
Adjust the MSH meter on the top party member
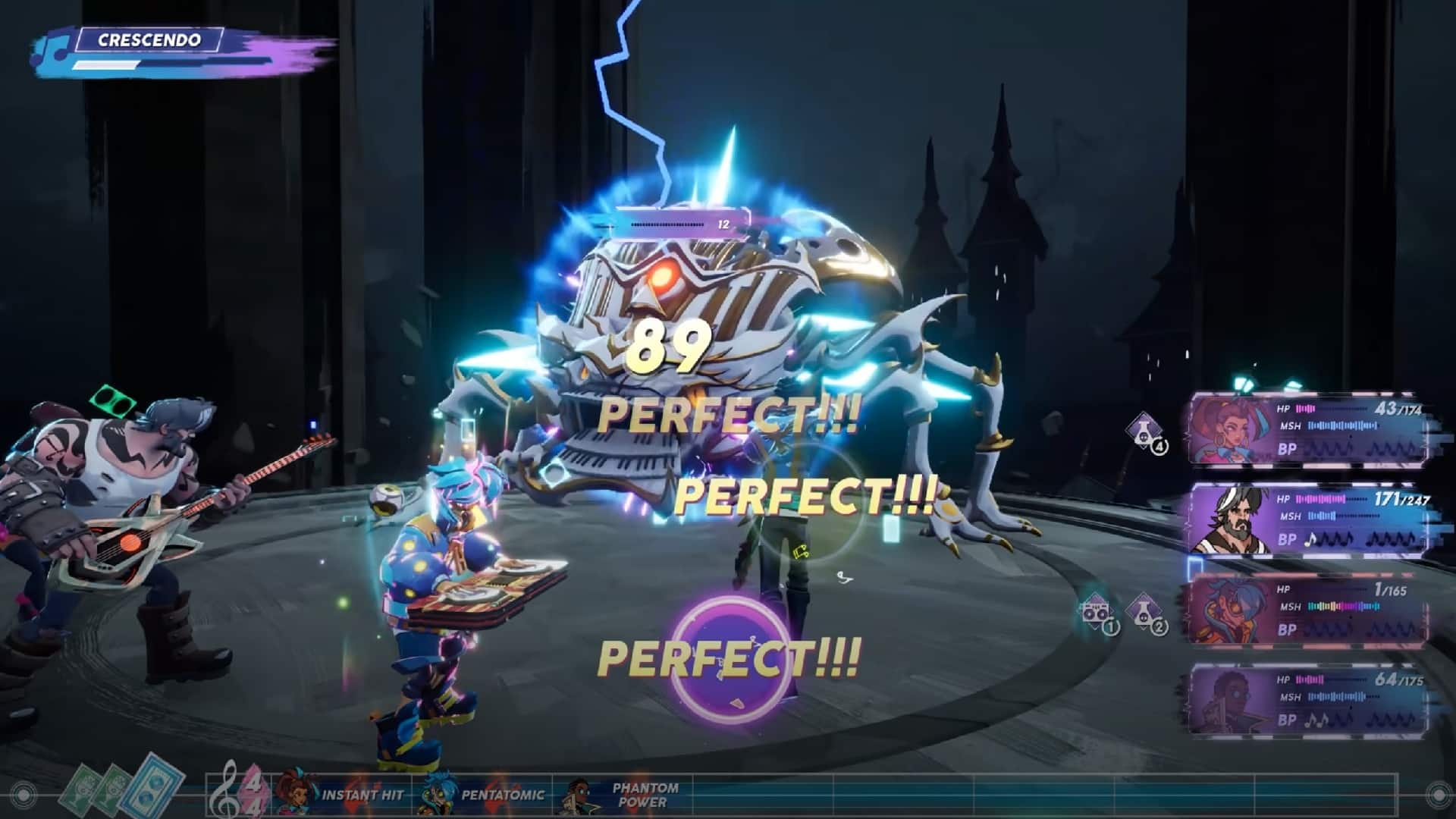pyautogui.click(x=1342, y=425)
